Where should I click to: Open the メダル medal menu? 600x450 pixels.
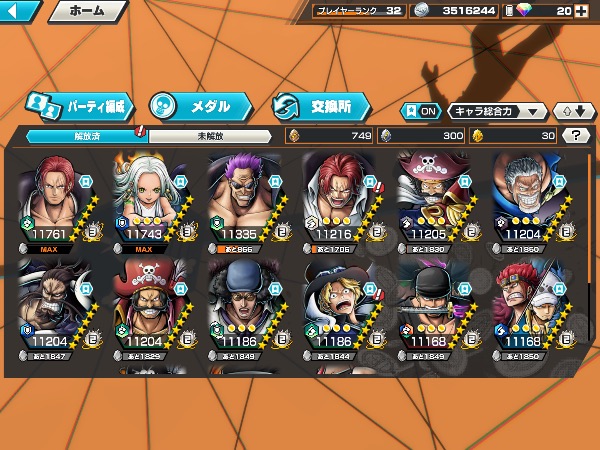[200, 105]
